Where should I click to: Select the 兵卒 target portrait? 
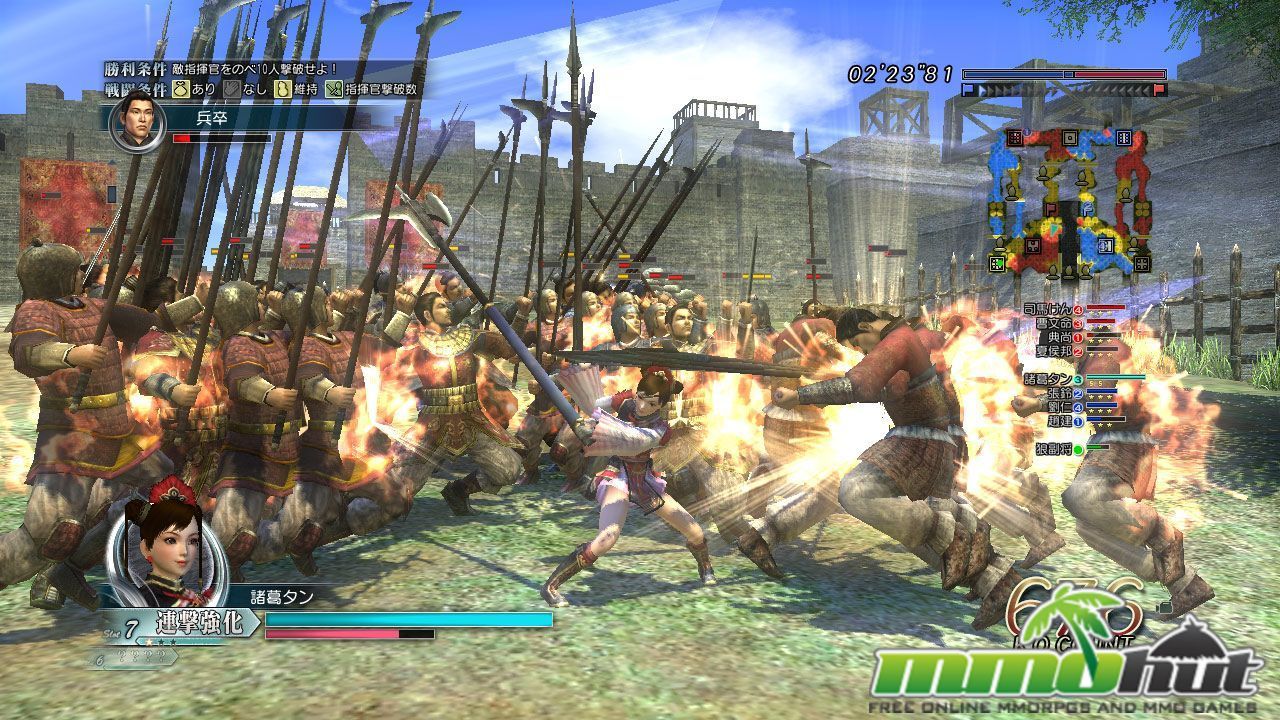137,122
